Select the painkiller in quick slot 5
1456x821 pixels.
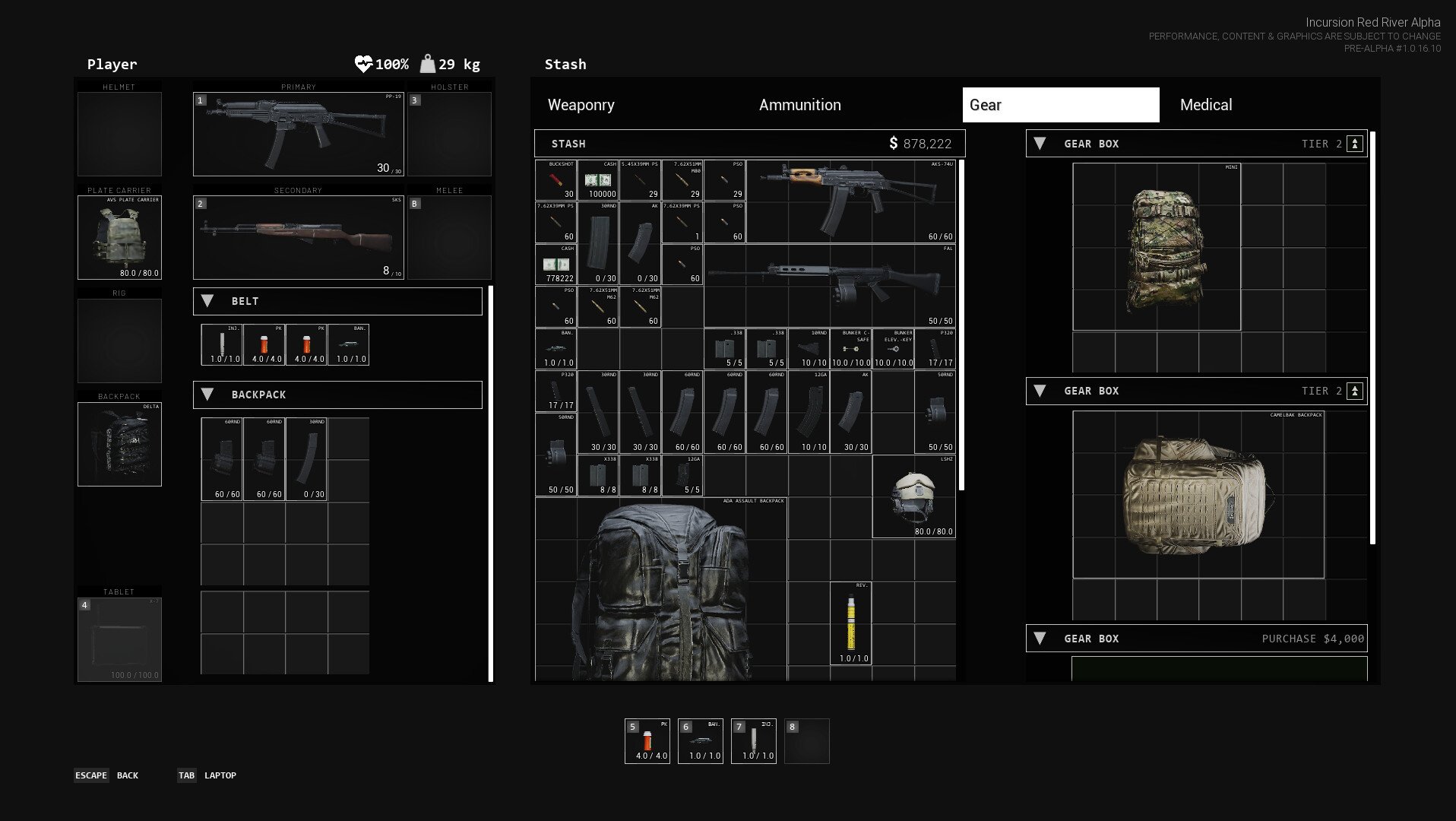(x=647, y=740)
